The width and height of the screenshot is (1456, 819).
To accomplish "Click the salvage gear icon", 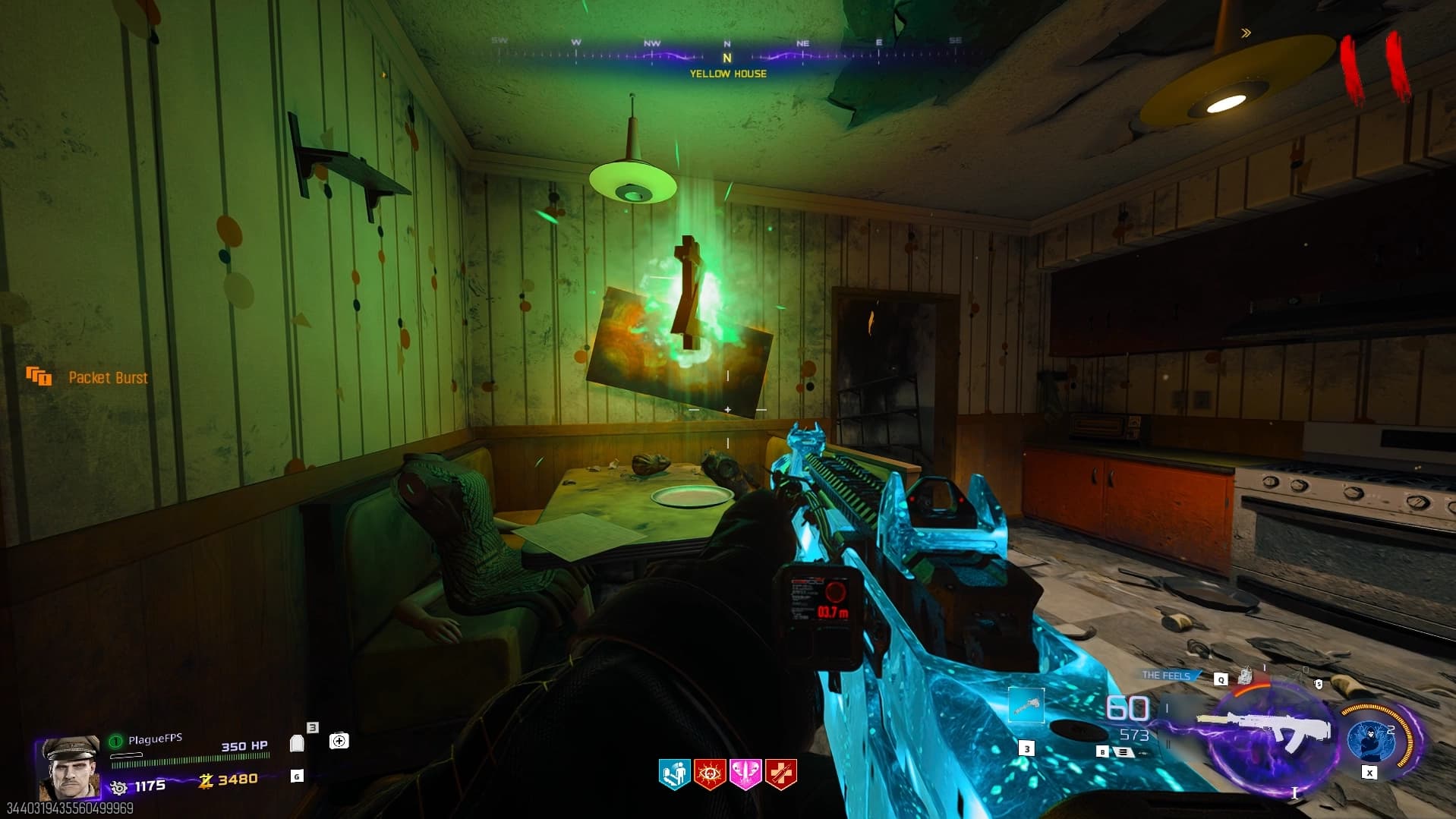I will [x=118, y=787].
